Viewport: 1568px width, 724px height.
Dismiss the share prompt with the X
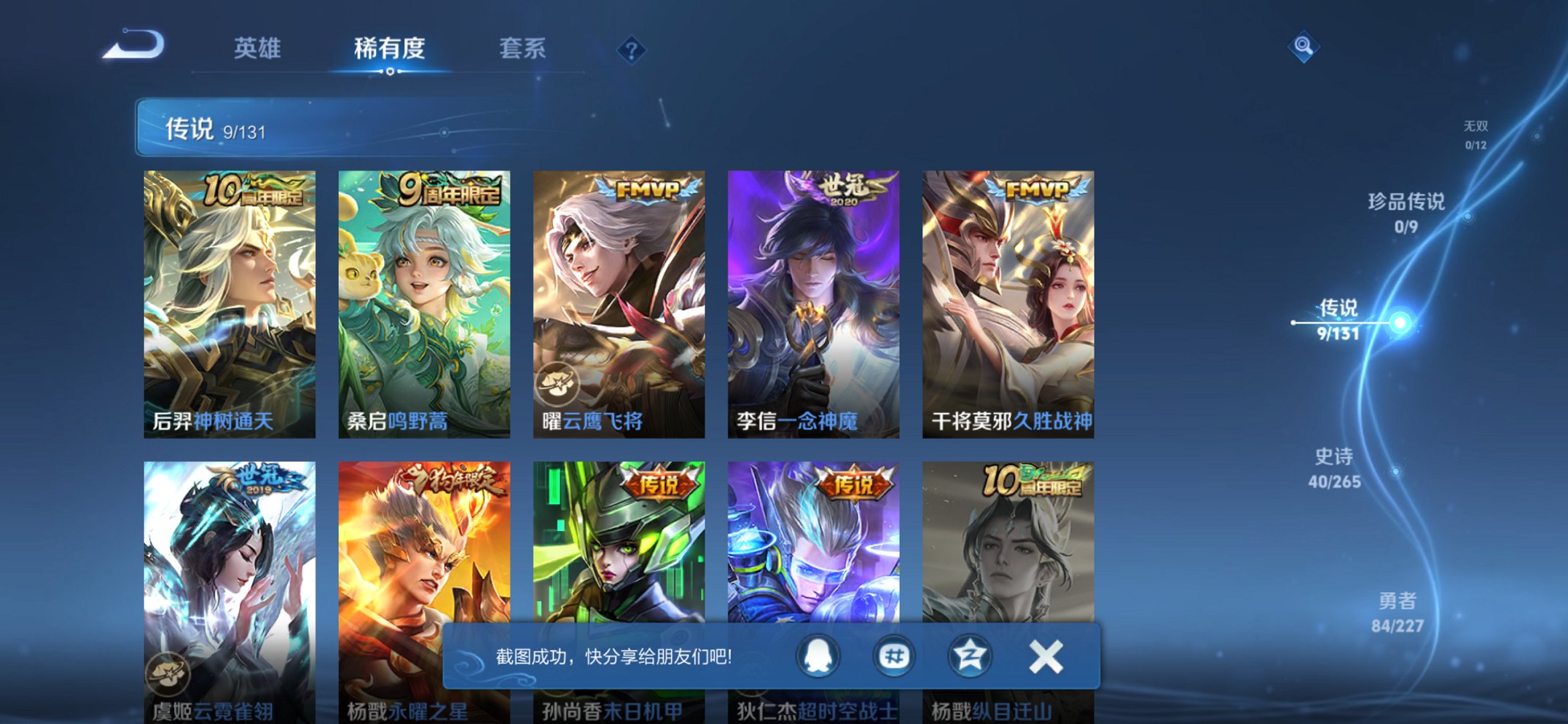pos(1047,655)
